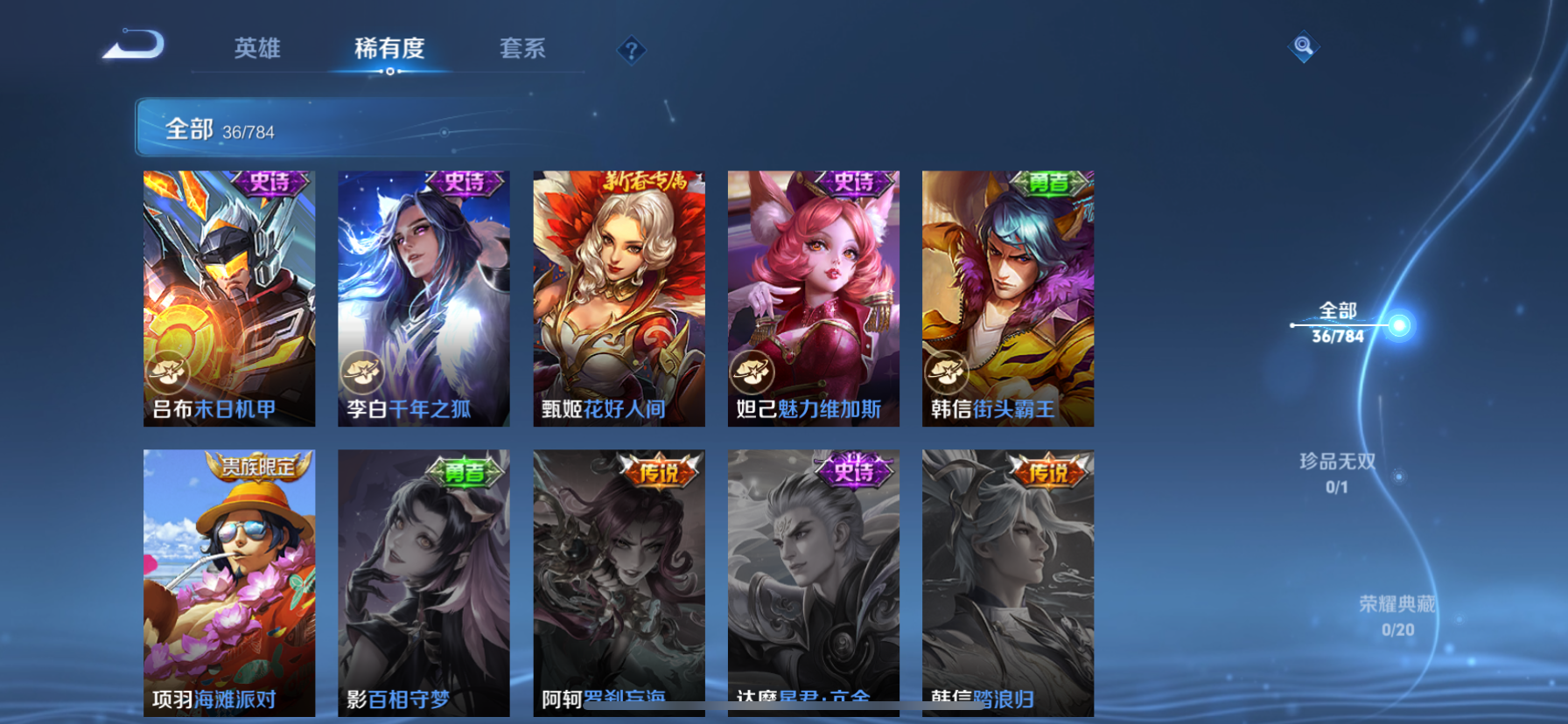Select the star badge icon on 吕布末日机甲 card
1568x724 pixels.
coord(166,372)
